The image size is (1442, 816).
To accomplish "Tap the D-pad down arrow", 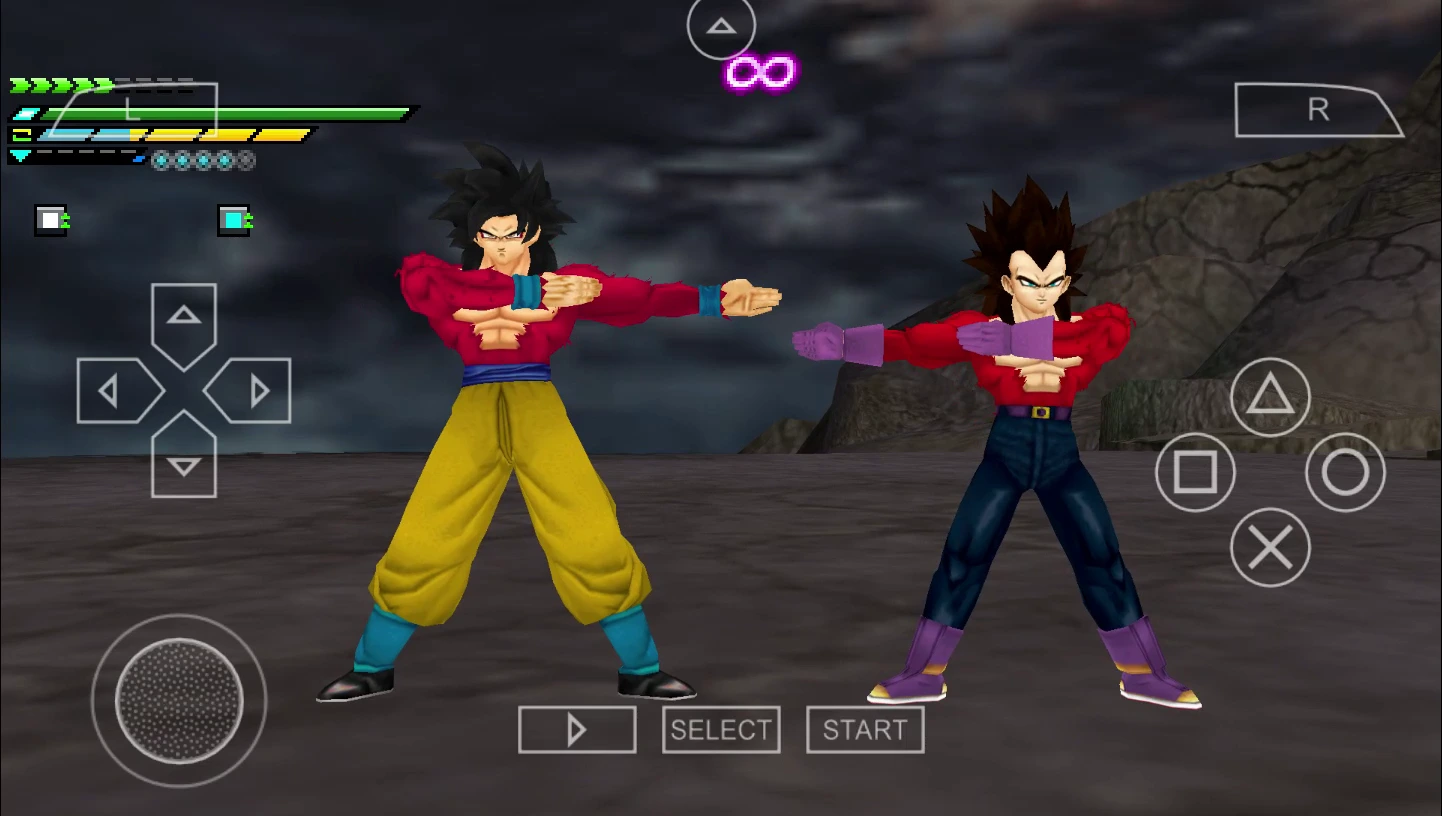I will [x=183, y=462].
